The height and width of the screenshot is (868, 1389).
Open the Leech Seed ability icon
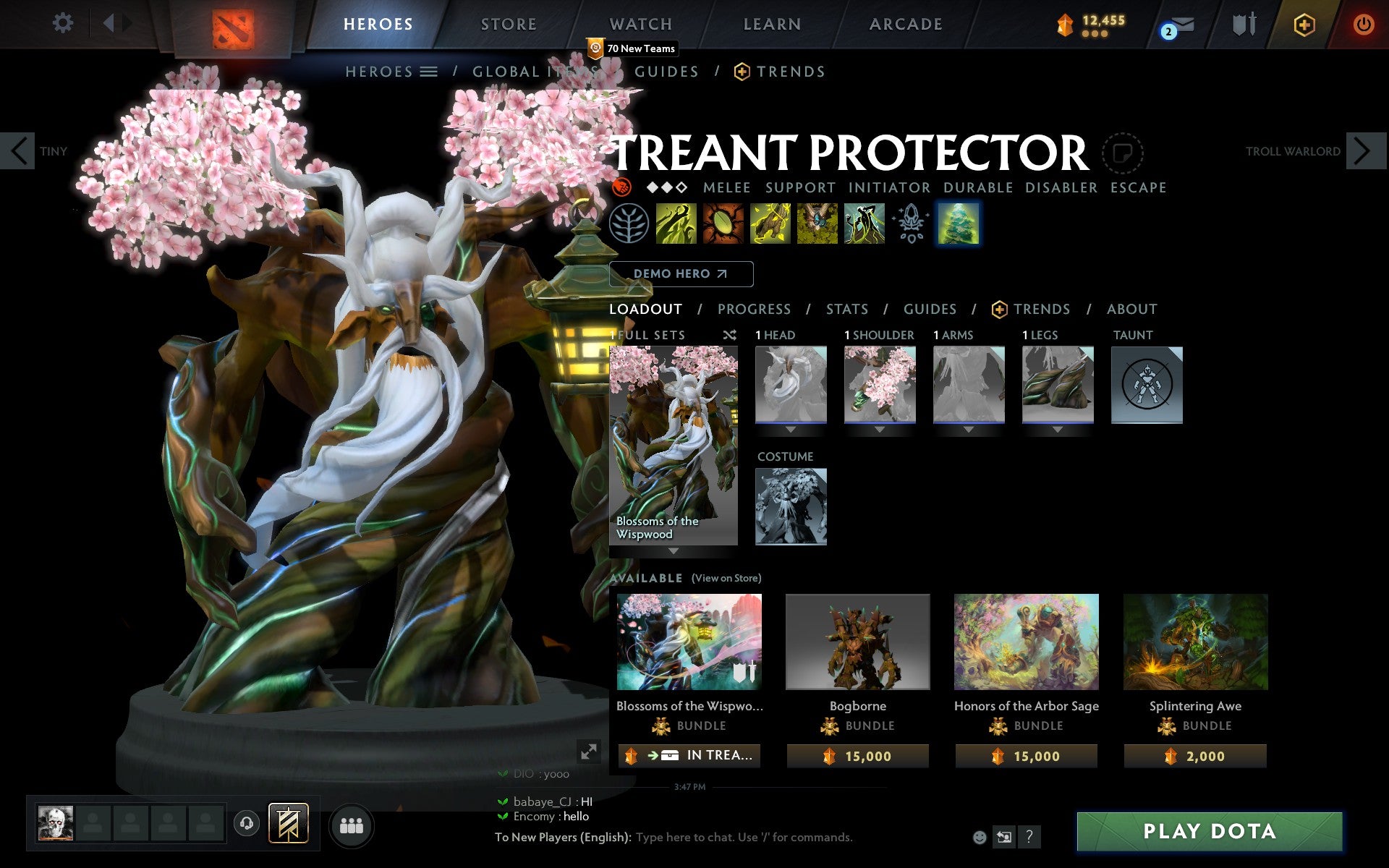(723, 224)
